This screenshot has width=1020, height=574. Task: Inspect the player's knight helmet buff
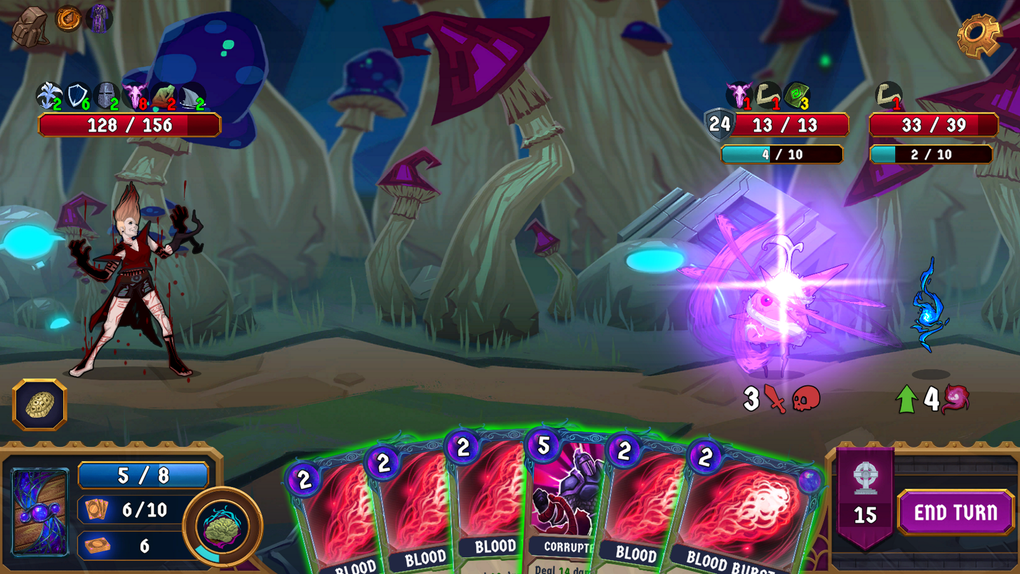coord(106,96)
